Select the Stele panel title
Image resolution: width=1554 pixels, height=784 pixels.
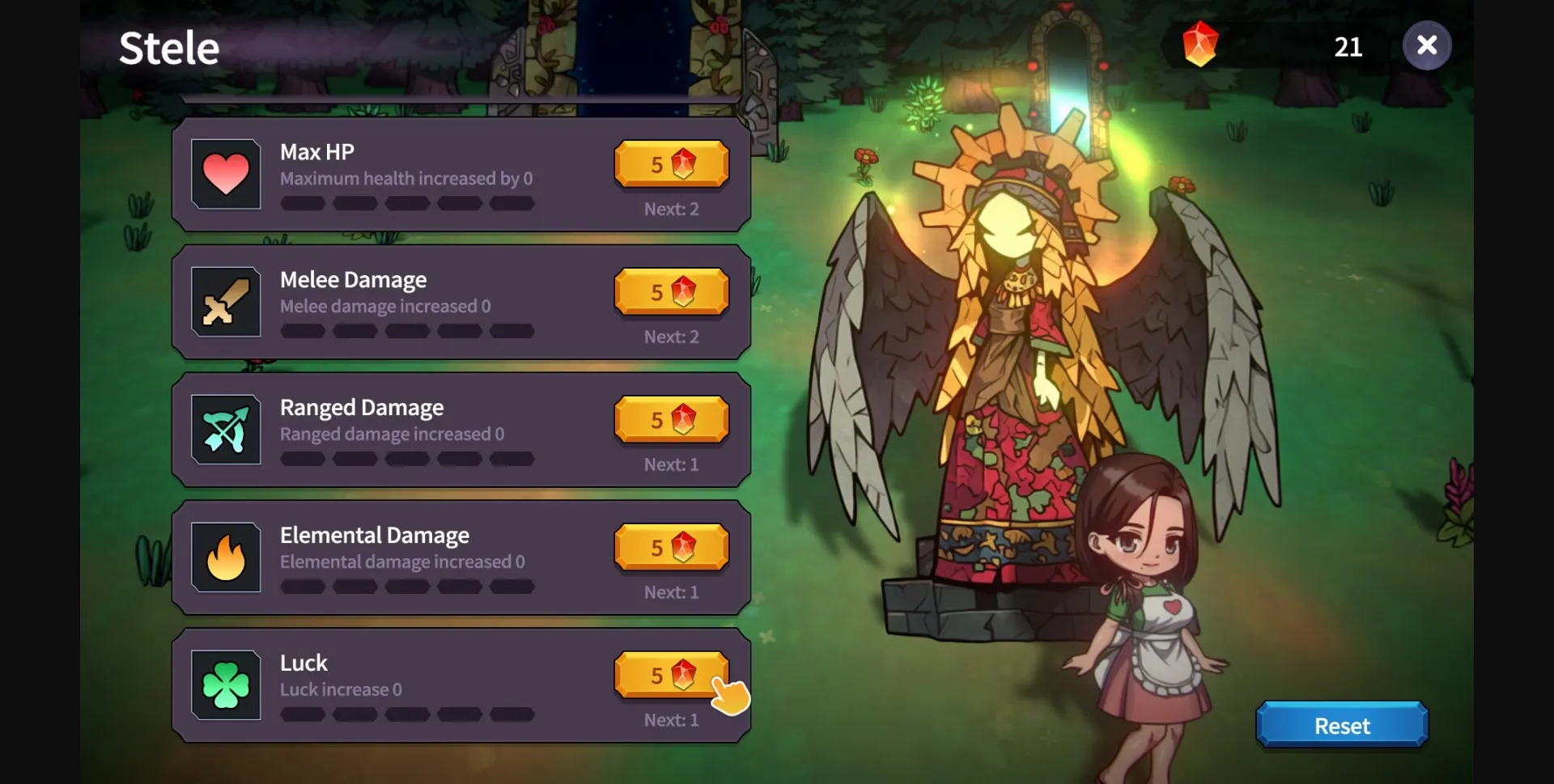(169, 46)
